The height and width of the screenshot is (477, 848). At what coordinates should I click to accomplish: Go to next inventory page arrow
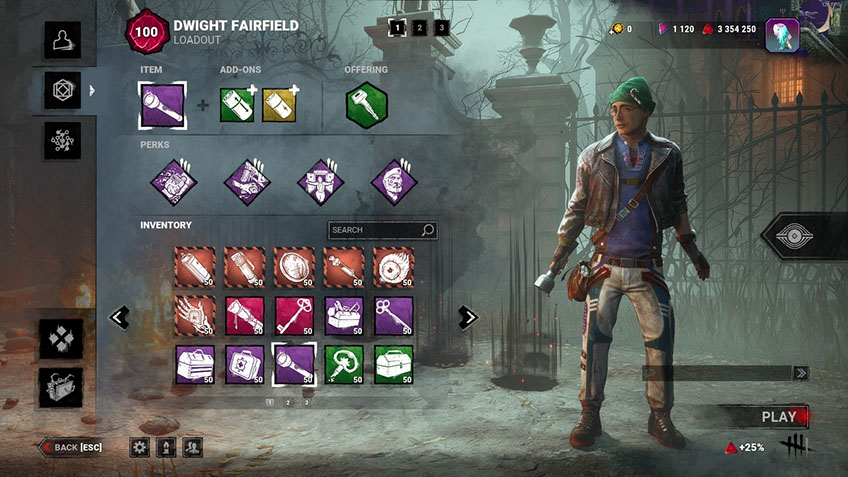click(467, 317)
